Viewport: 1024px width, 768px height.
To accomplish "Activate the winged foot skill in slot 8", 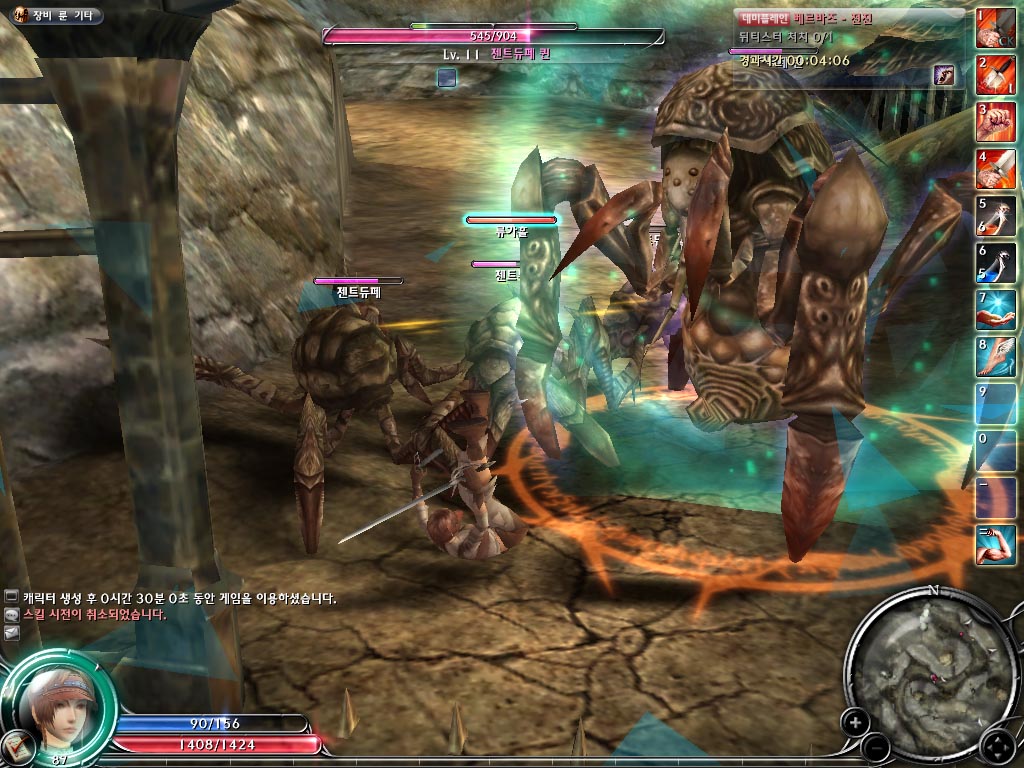I will [996, 357].
